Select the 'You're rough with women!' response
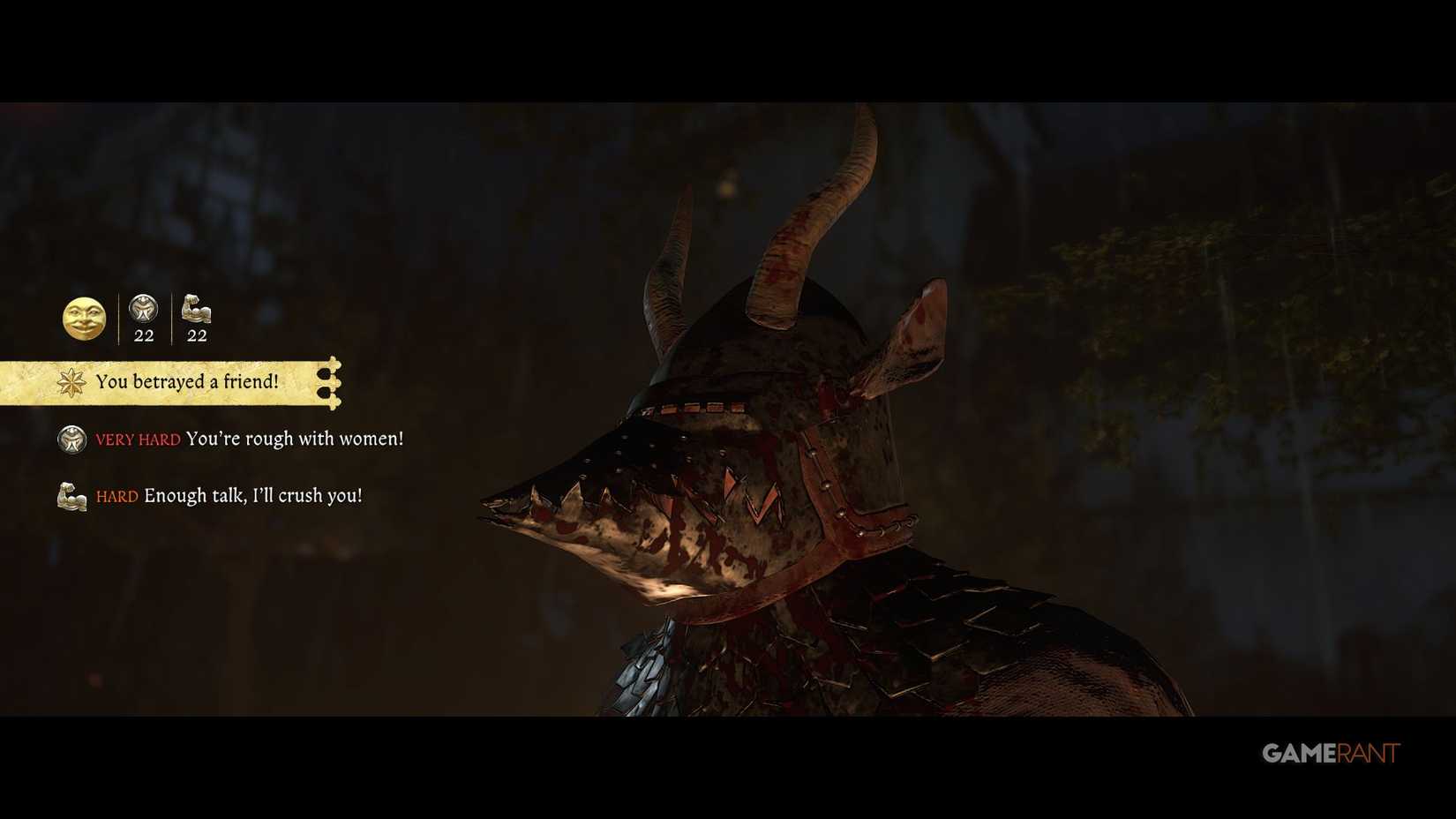 (x=295, y=439)
